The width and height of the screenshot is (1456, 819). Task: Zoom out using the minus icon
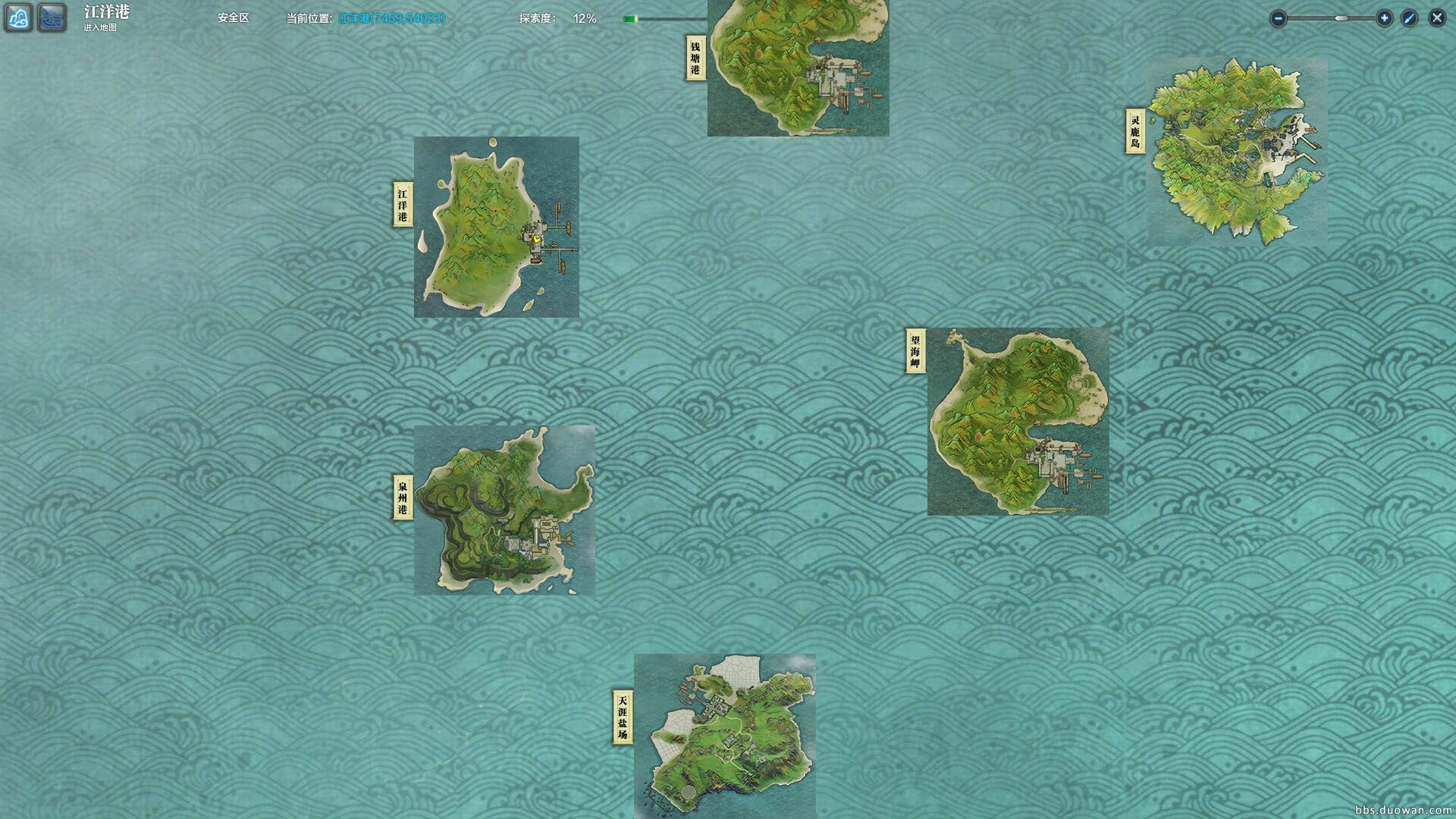(1278, 17)
